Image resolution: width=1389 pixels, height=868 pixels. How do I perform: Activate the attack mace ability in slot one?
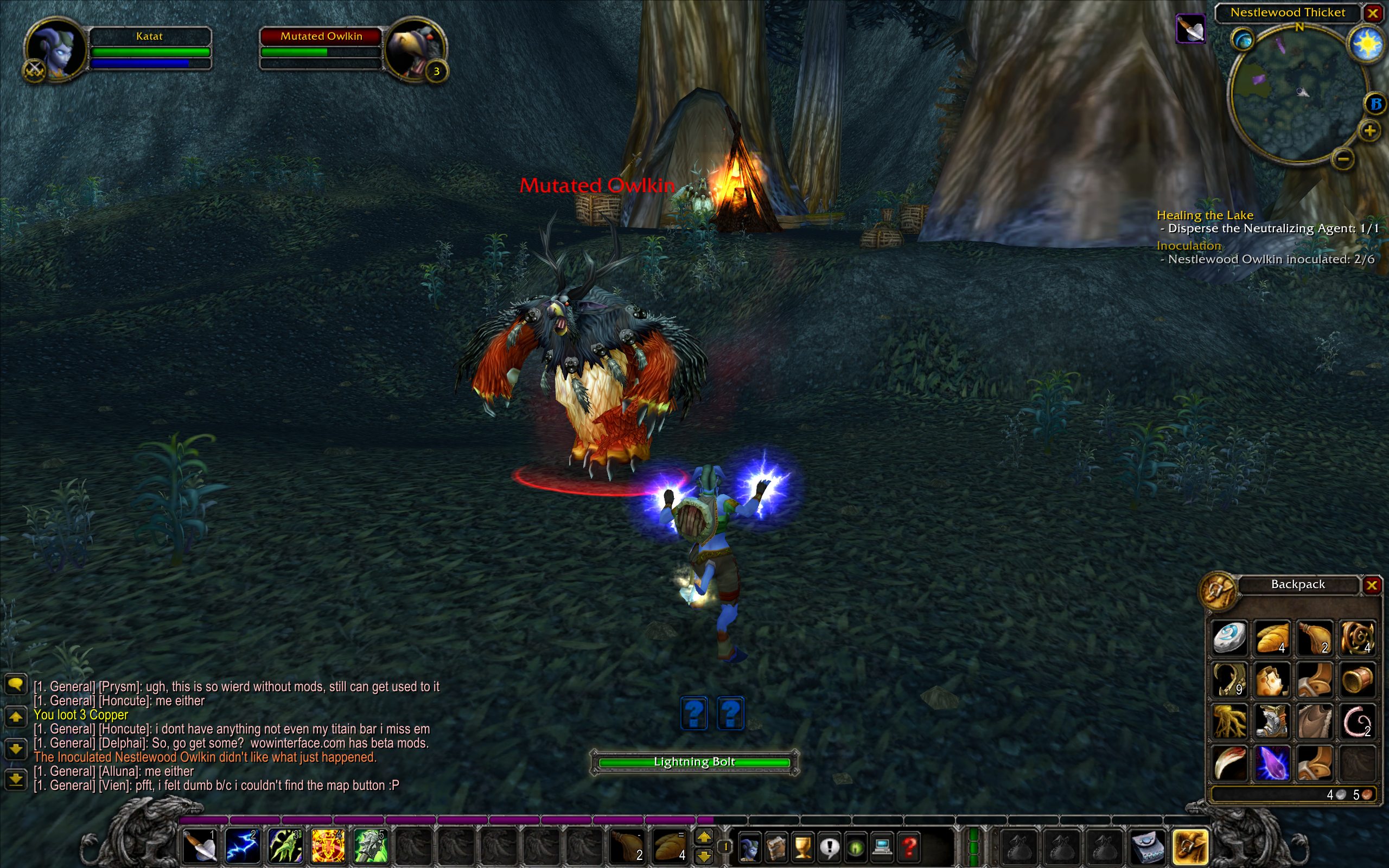click(x=199, y=846)
